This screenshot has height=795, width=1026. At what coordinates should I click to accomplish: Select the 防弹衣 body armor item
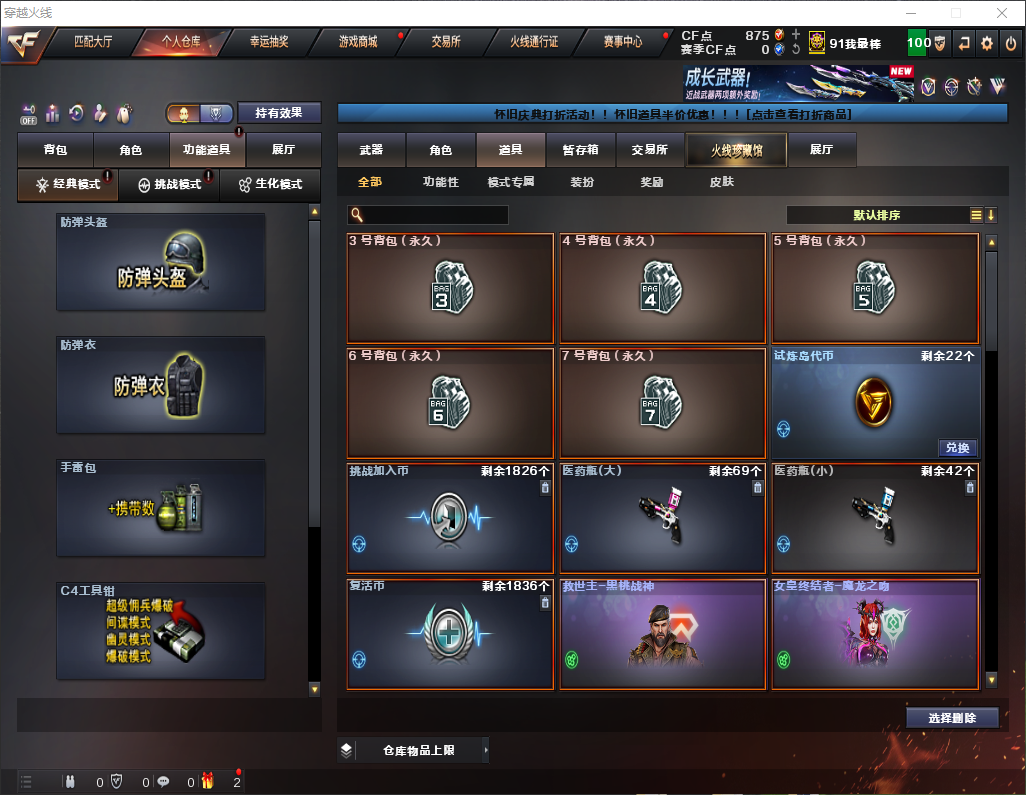click(161, 385)
